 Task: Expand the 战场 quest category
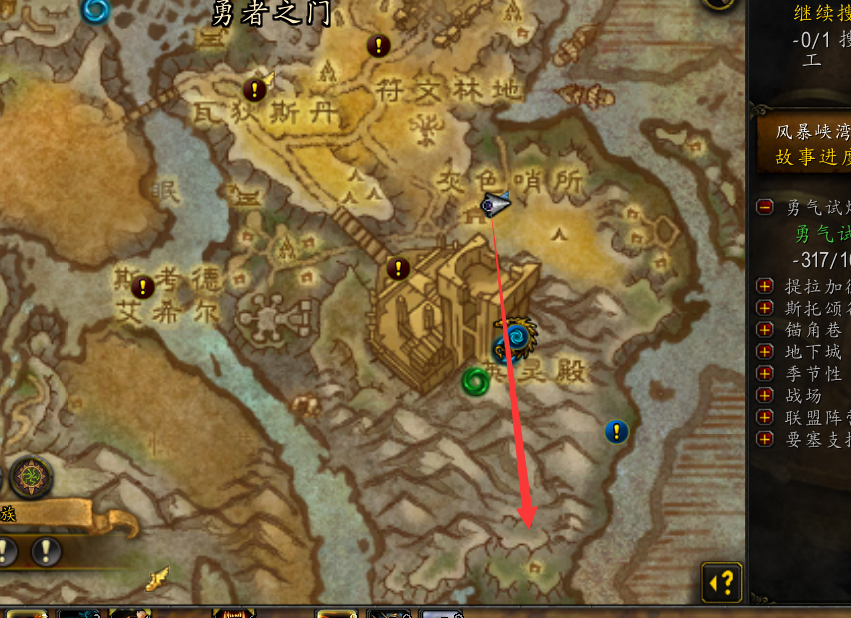point(765,395)
